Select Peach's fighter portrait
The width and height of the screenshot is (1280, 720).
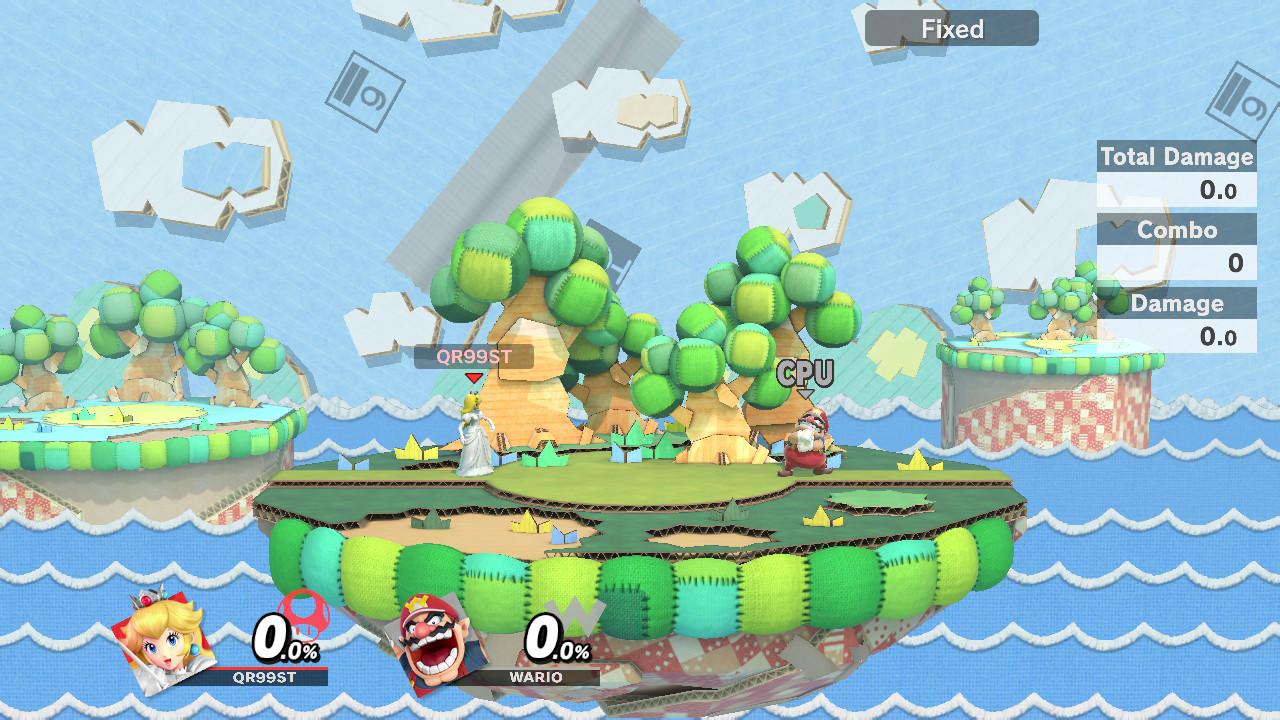coord(165,637)
